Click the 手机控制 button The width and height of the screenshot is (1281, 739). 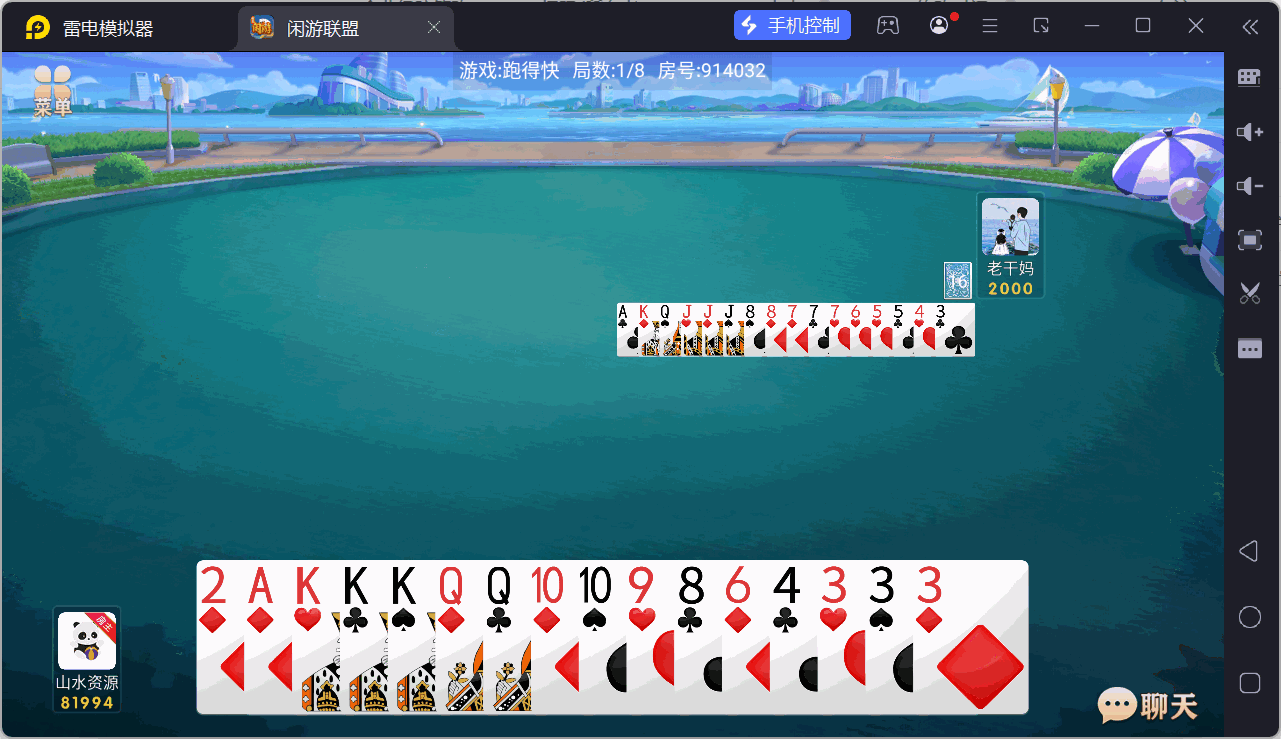792,24
